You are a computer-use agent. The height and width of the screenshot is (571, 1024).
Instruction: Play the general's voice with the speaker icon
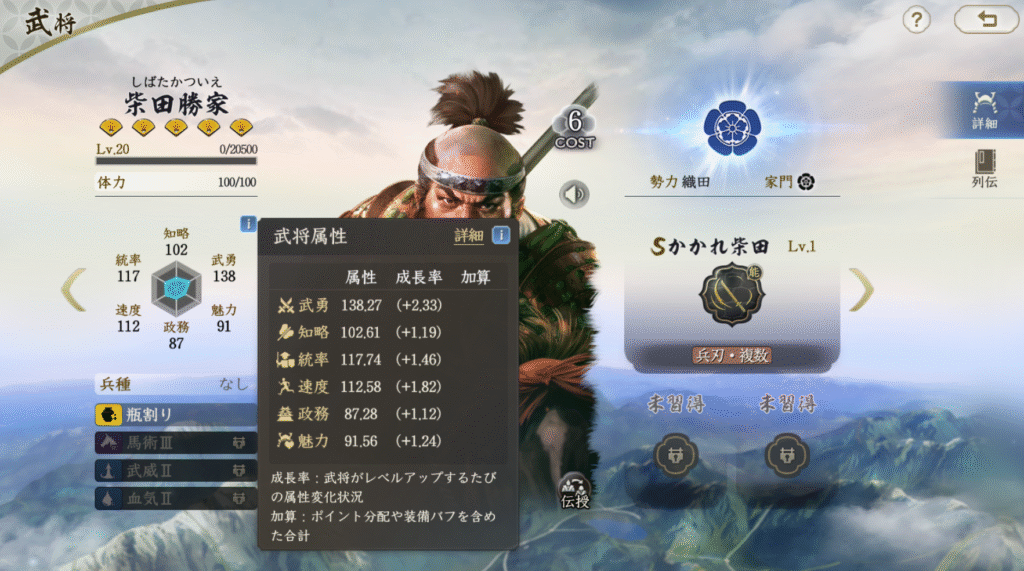[x=575, y=193]
